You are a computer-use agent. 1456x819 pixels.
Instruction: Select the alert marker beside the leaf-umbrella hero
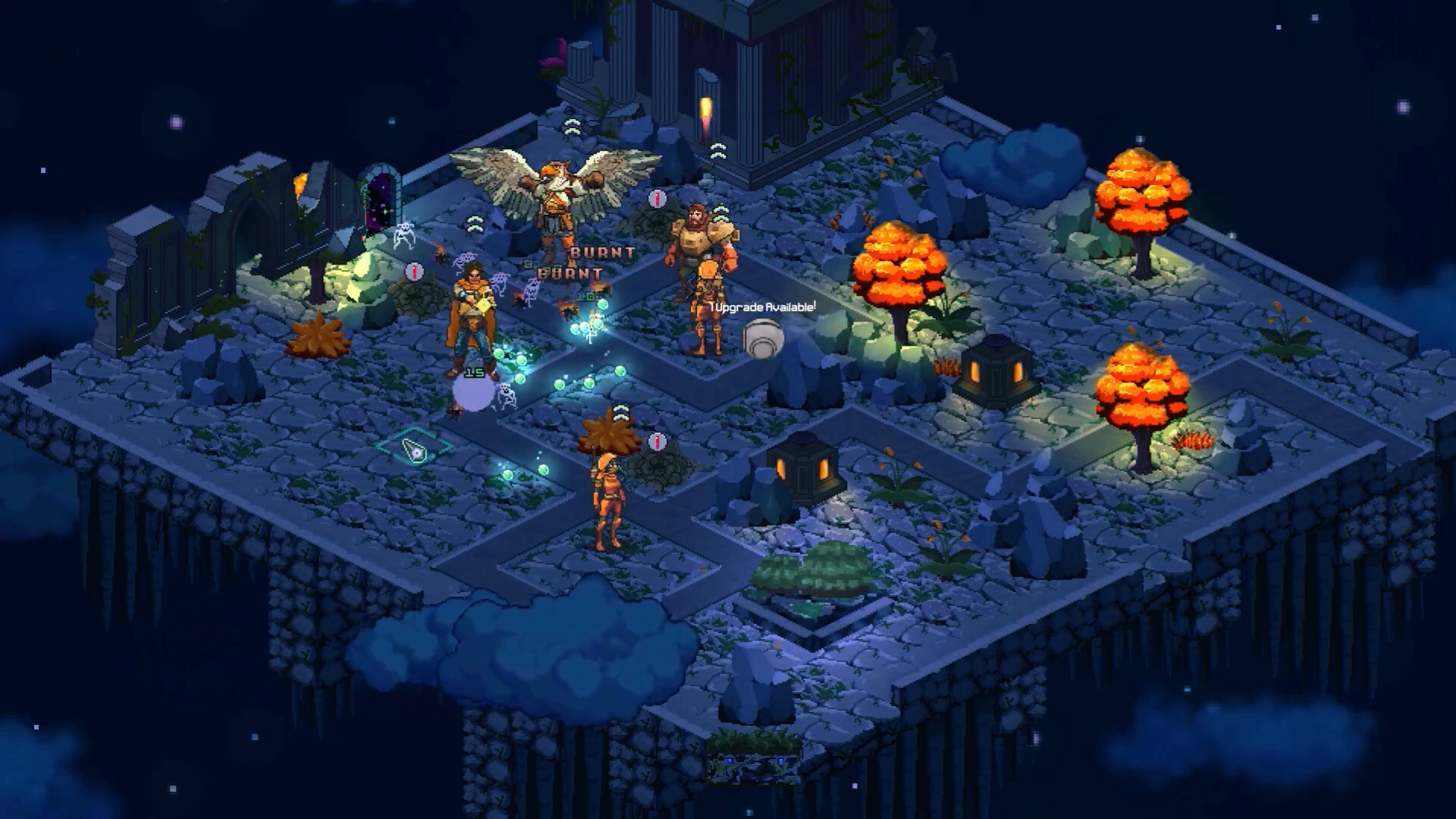[x=657, y=441]
